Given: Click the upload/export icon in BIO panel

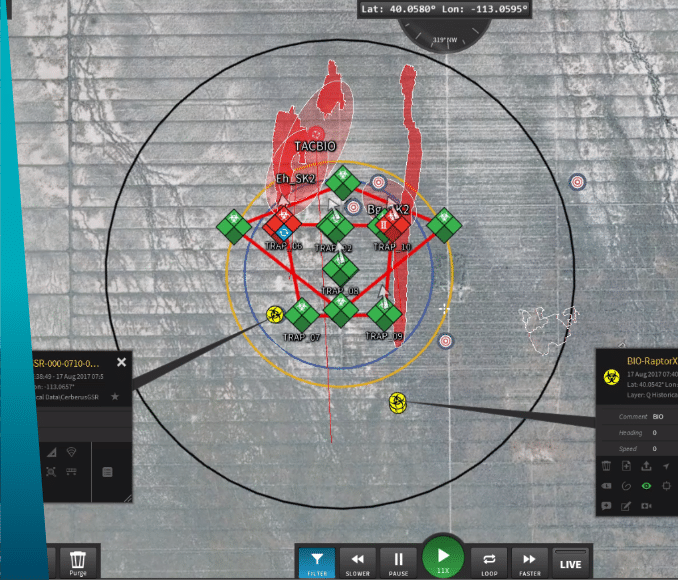Looking at the screenshot, I should click(x=646, y=466).
